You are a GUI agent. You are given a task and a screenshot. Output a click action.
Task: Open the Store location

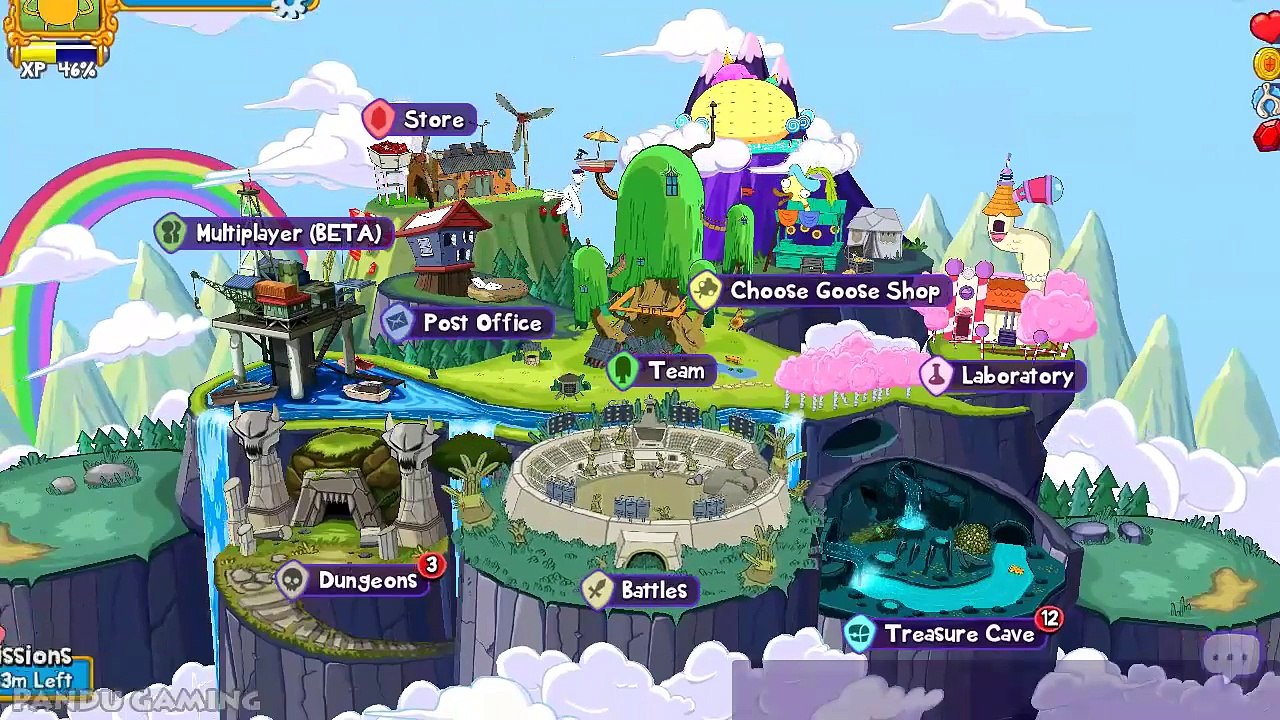(x=418, y=120)
